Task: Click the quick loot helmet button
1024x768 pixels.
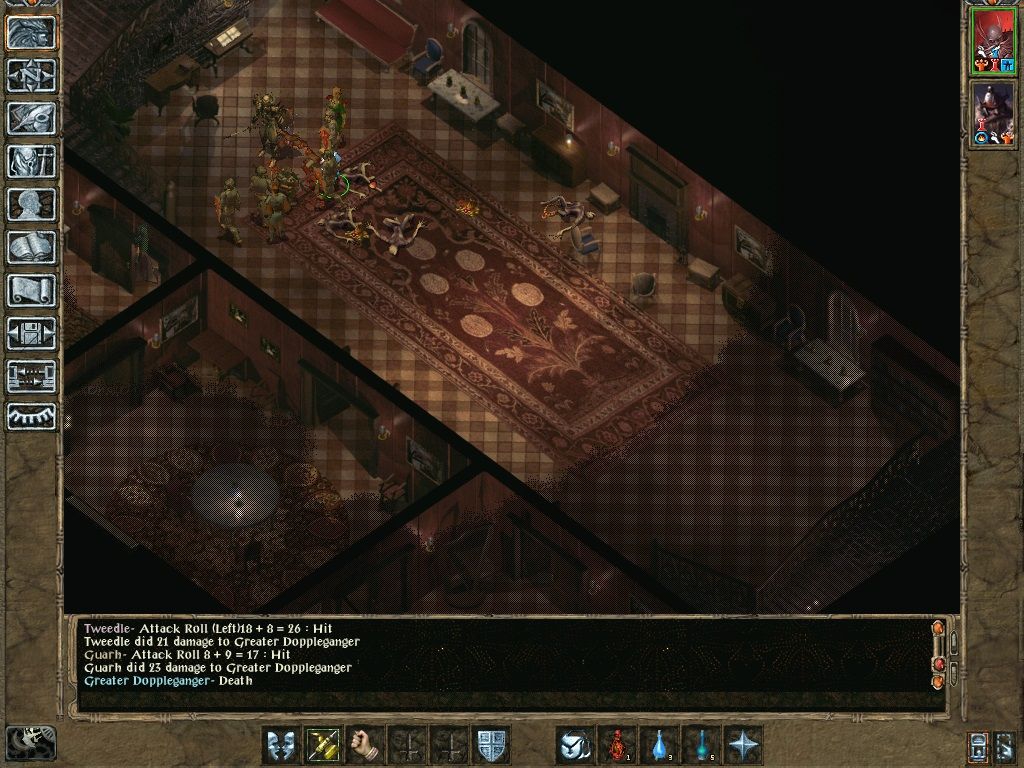Action: point(575,745)
